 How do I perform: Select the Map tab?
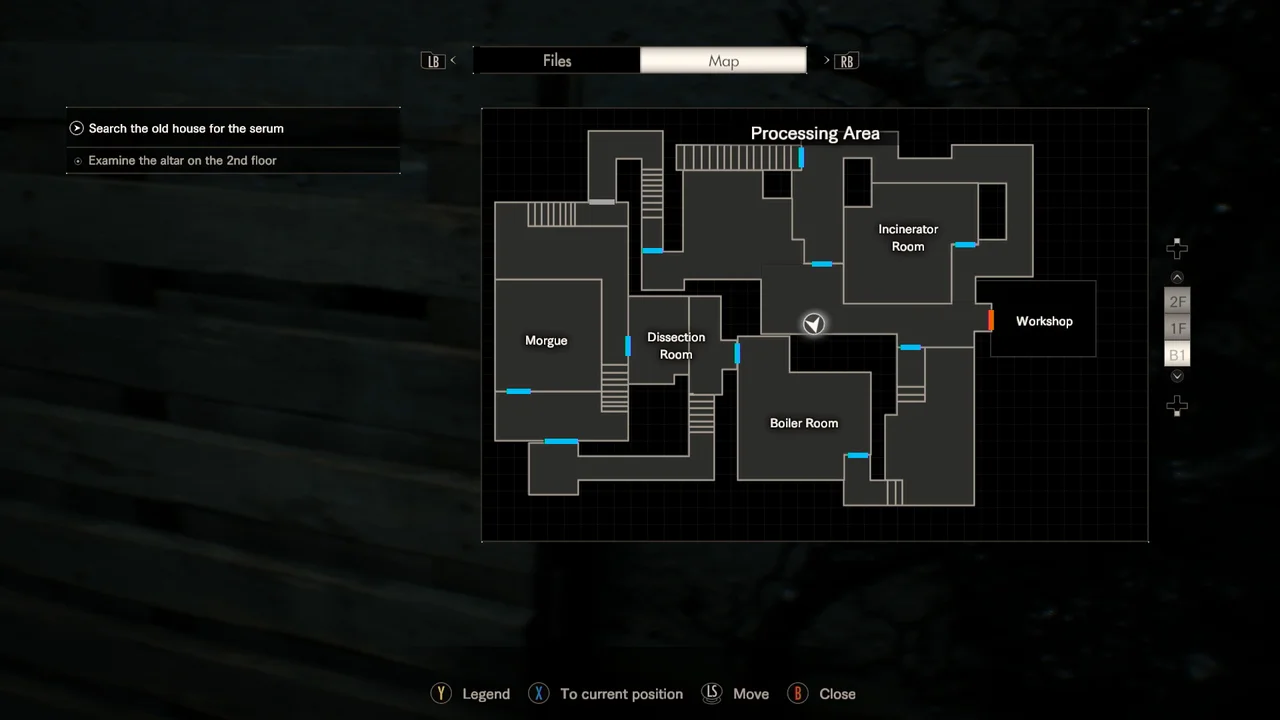pos(723,61)
